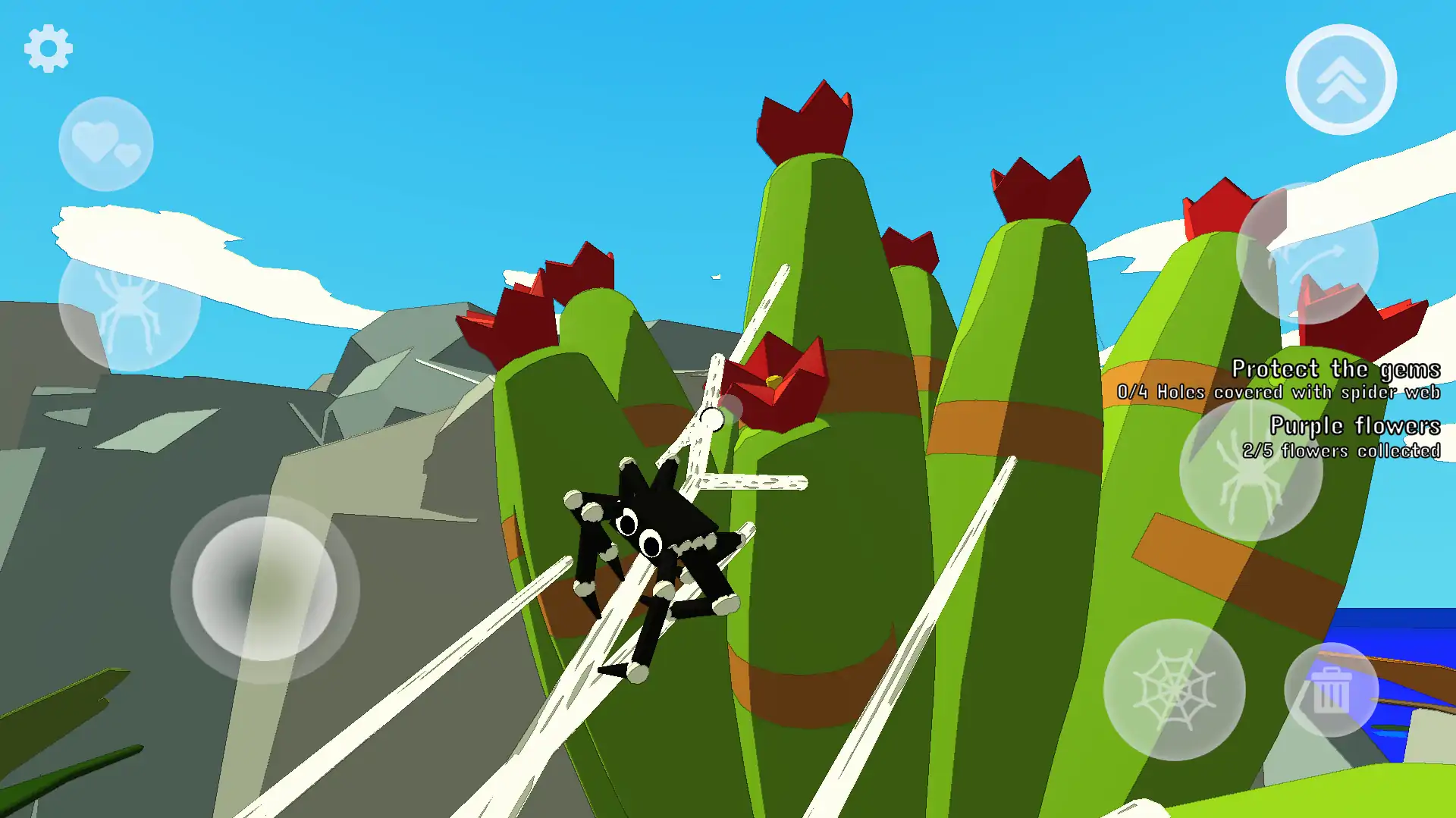
Task: Activate the curved arrow jump button
Action: click(x=1307, y=254)
